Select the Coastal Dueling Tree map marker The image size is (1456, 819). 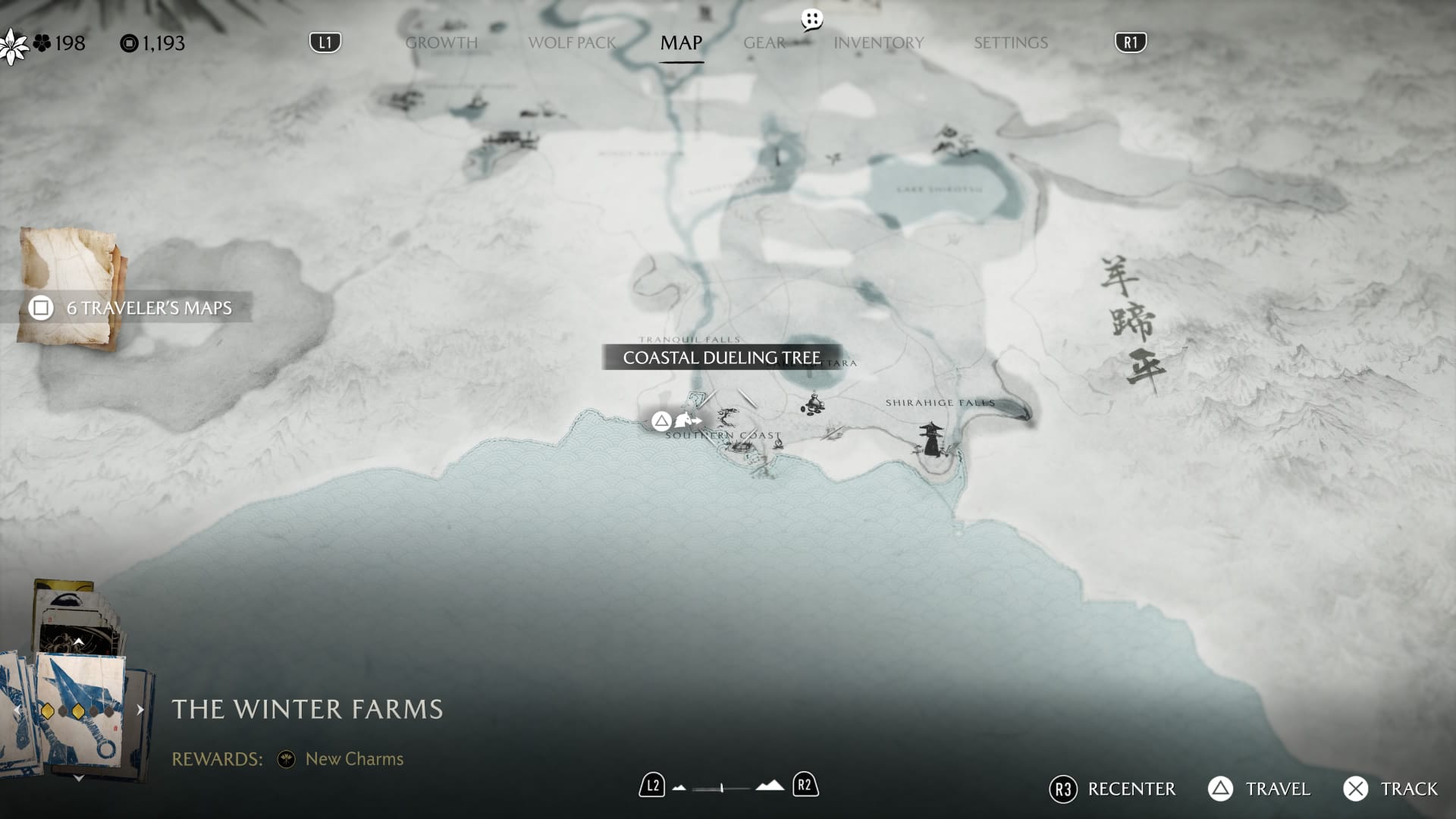[x=726, y=416]
